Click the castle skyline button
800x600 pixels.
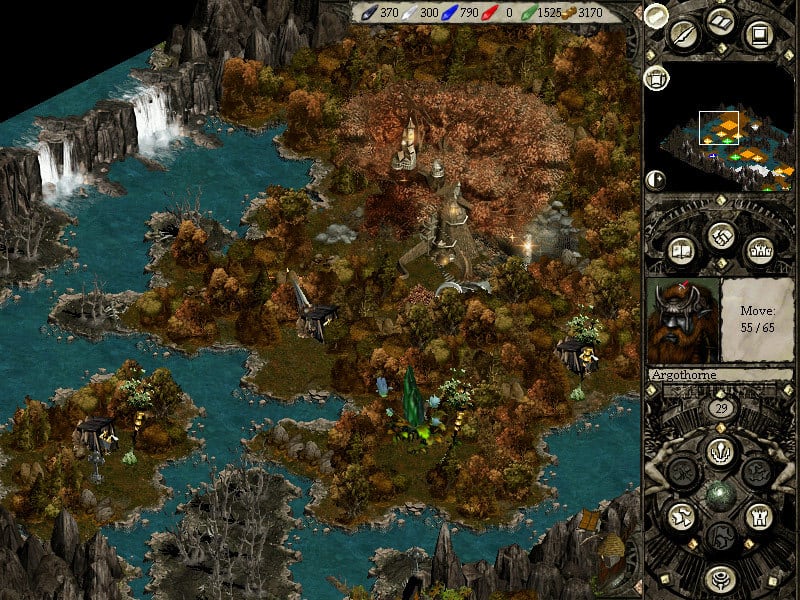tap(757, 249)
